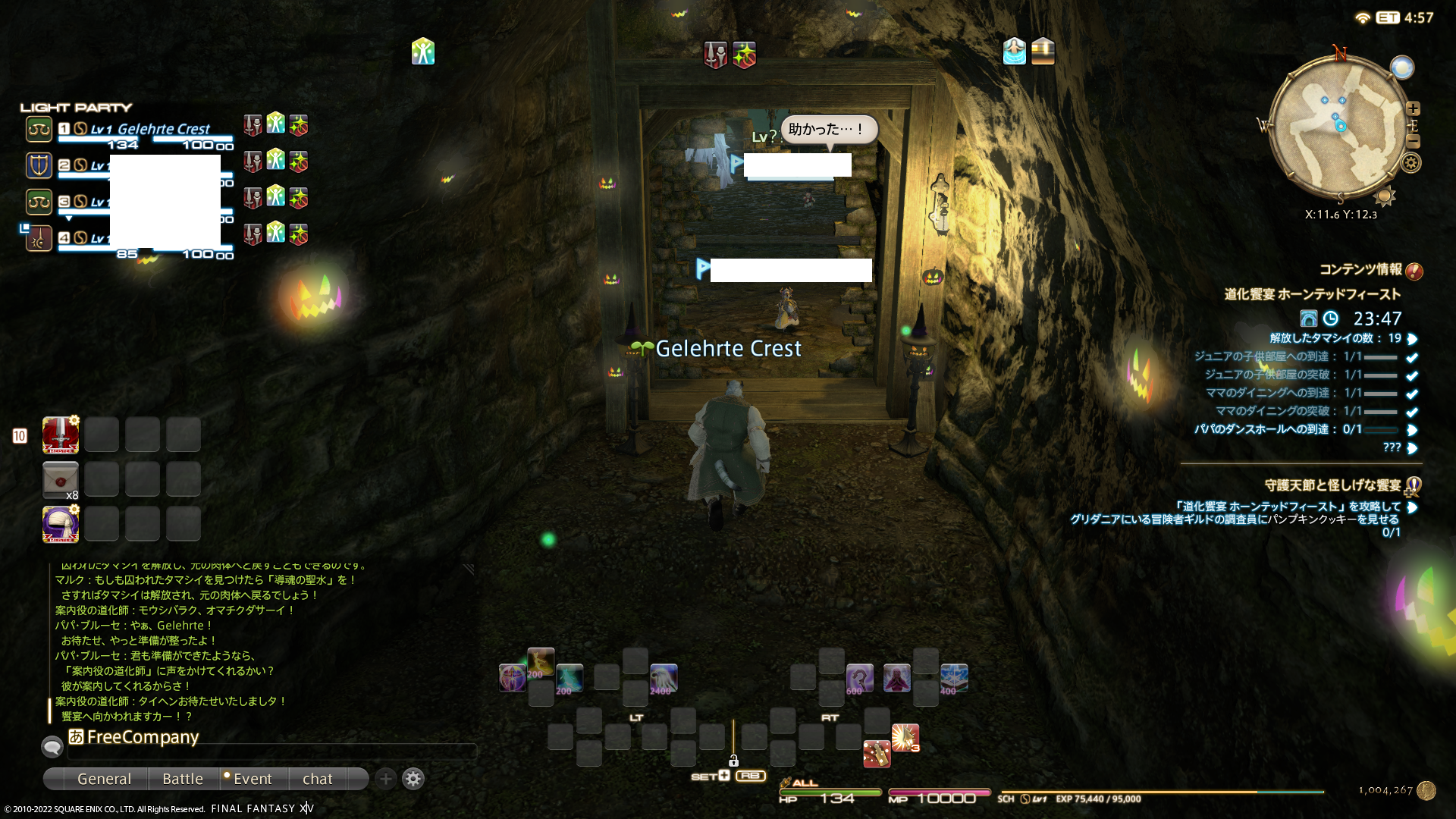Zoom out the minimap with the minus button

1413,141
